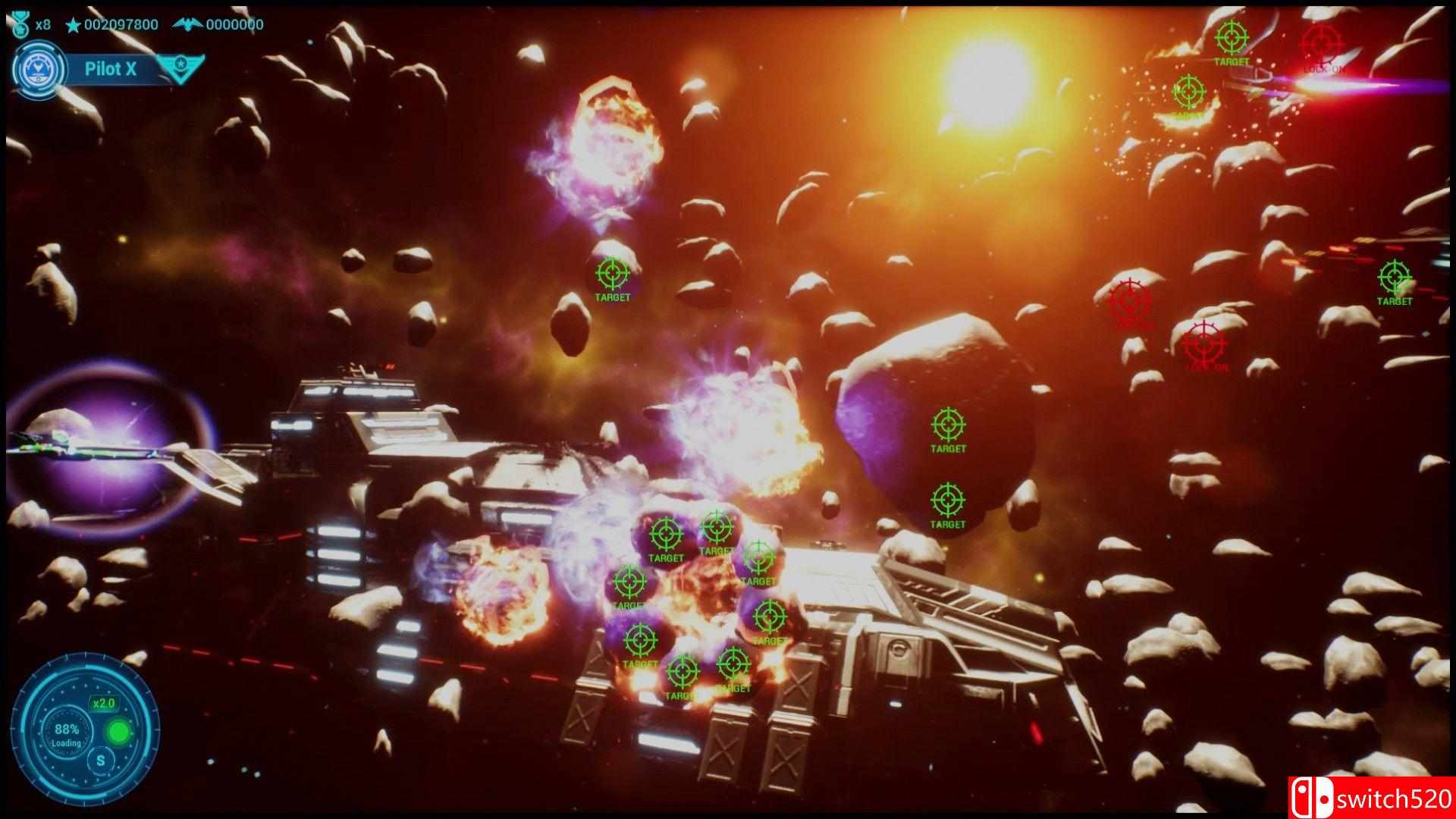Tap the x2.0 score multiplier badge
1456x819 pixels.
coord(104,704)
